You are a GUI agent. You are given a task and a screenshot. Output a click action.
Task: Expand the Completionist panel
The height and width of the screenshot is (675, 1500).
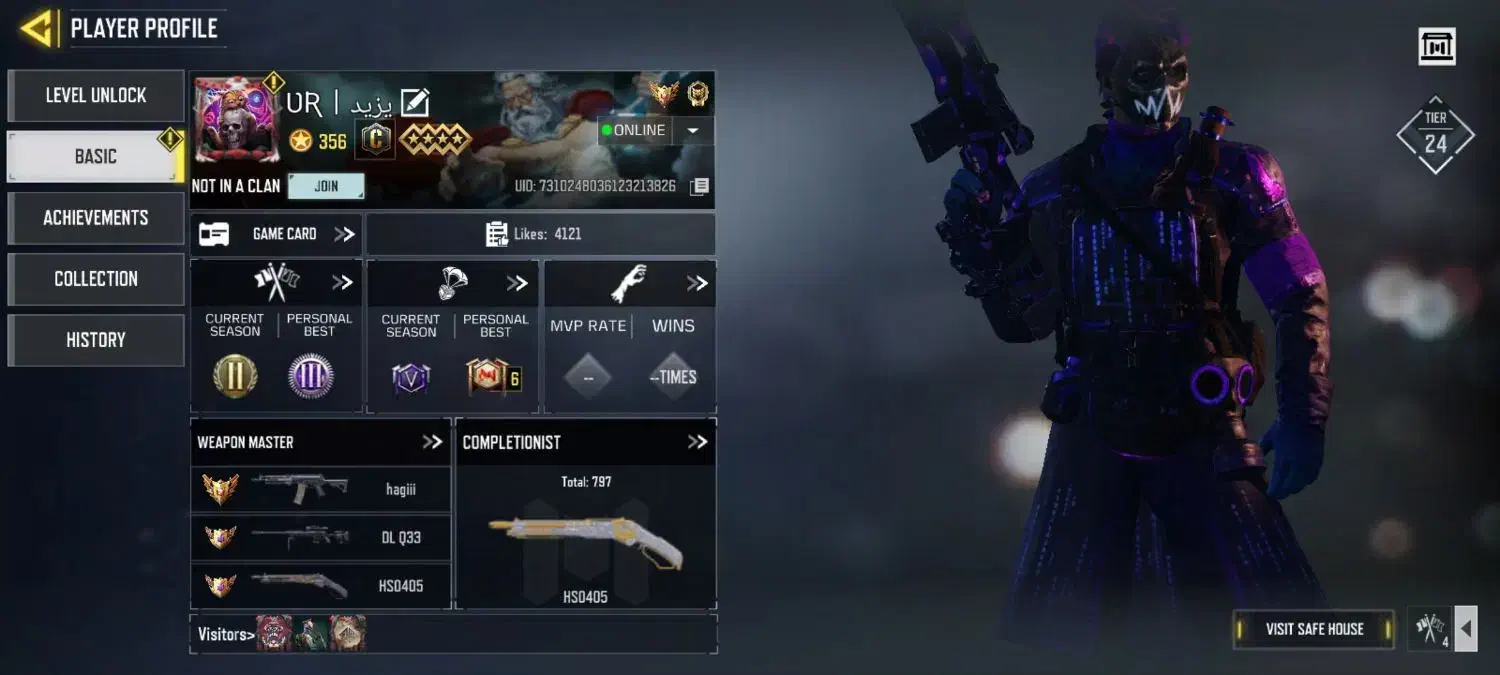[x=697, y=442]
